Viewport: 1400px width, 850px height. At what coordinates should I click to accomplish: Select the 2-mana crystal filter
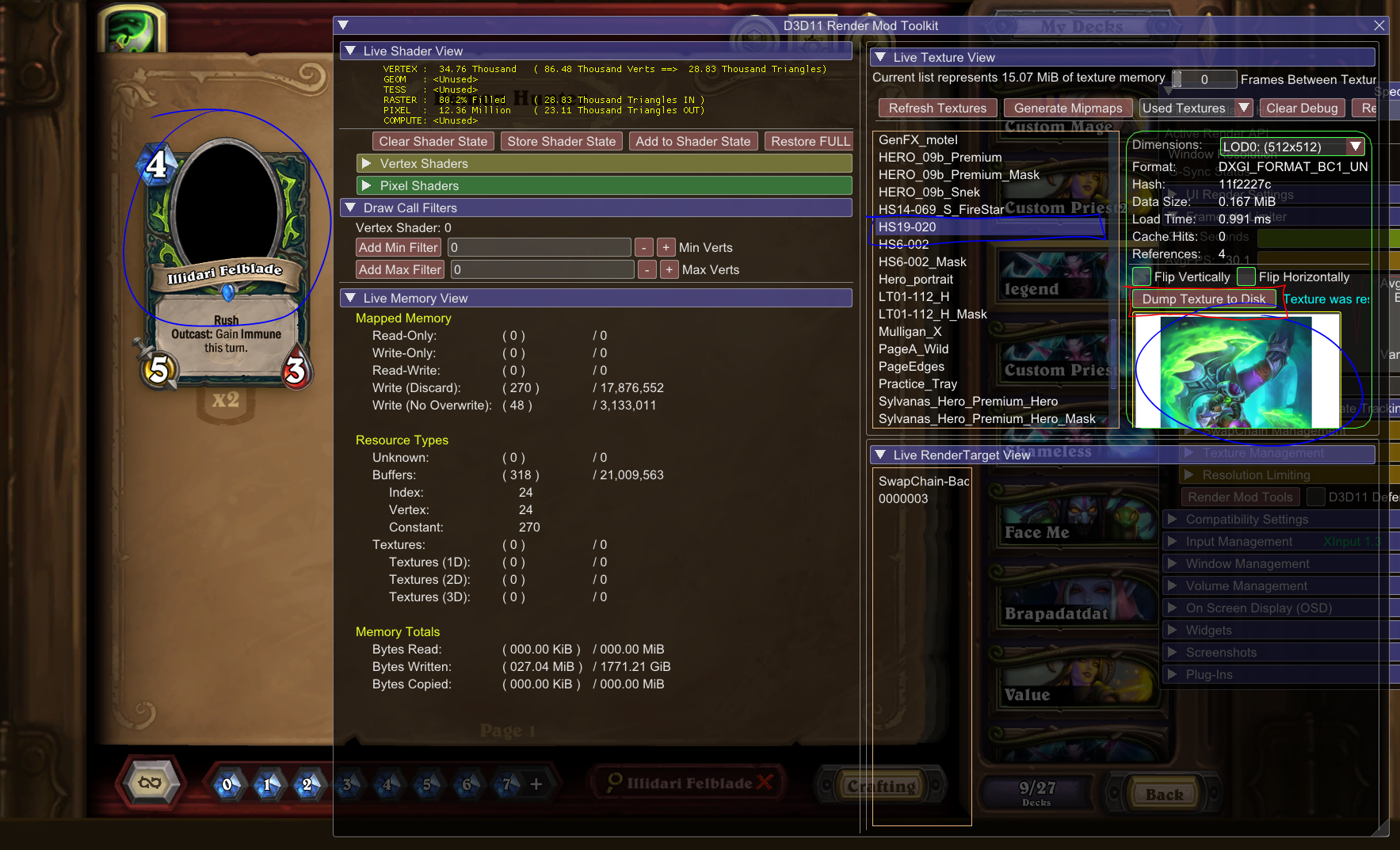pyautogui.click(x=307, y=785)
